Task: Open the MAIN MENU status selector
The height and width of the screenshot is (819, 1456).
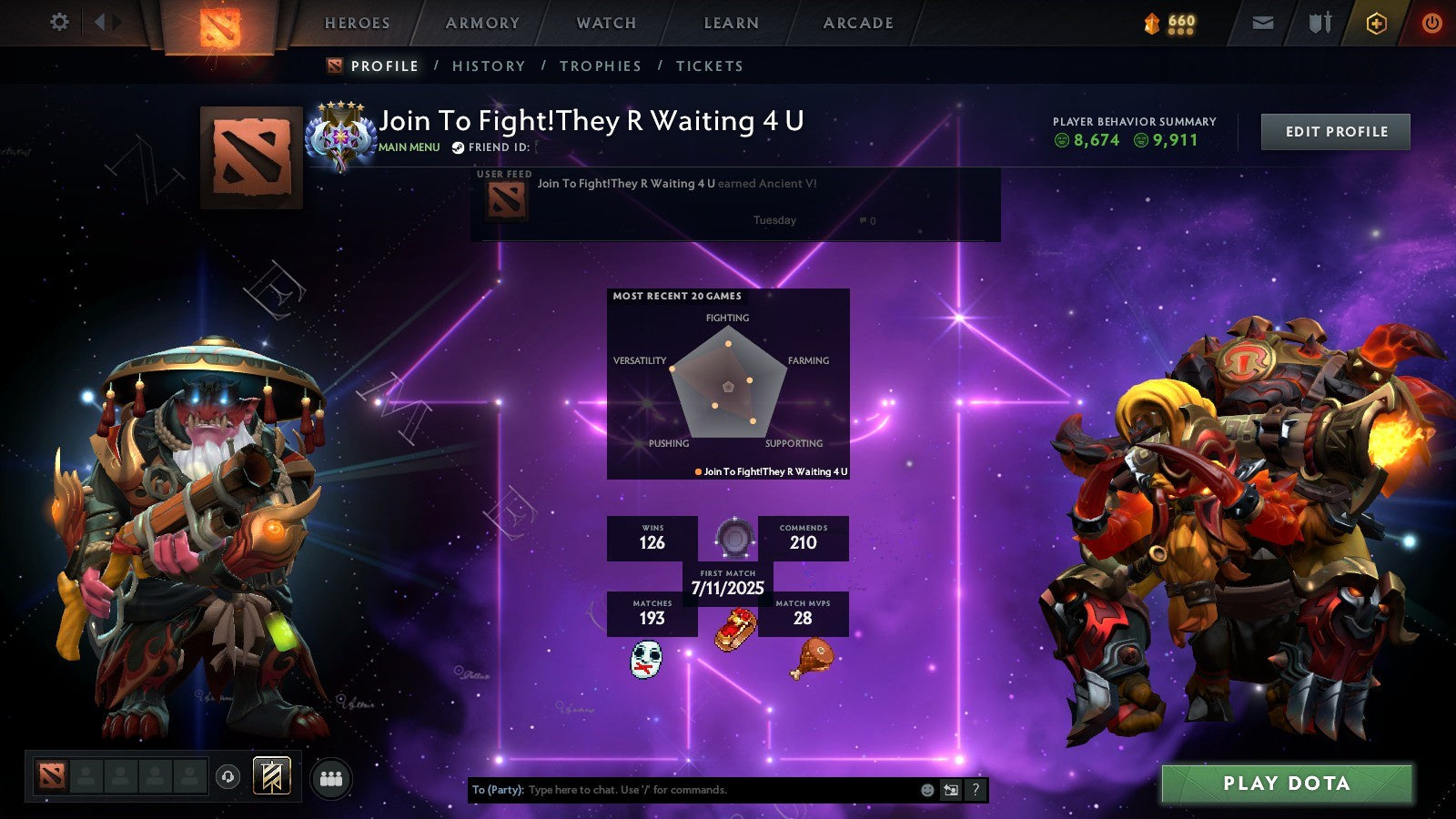Action: coord(411,145)
